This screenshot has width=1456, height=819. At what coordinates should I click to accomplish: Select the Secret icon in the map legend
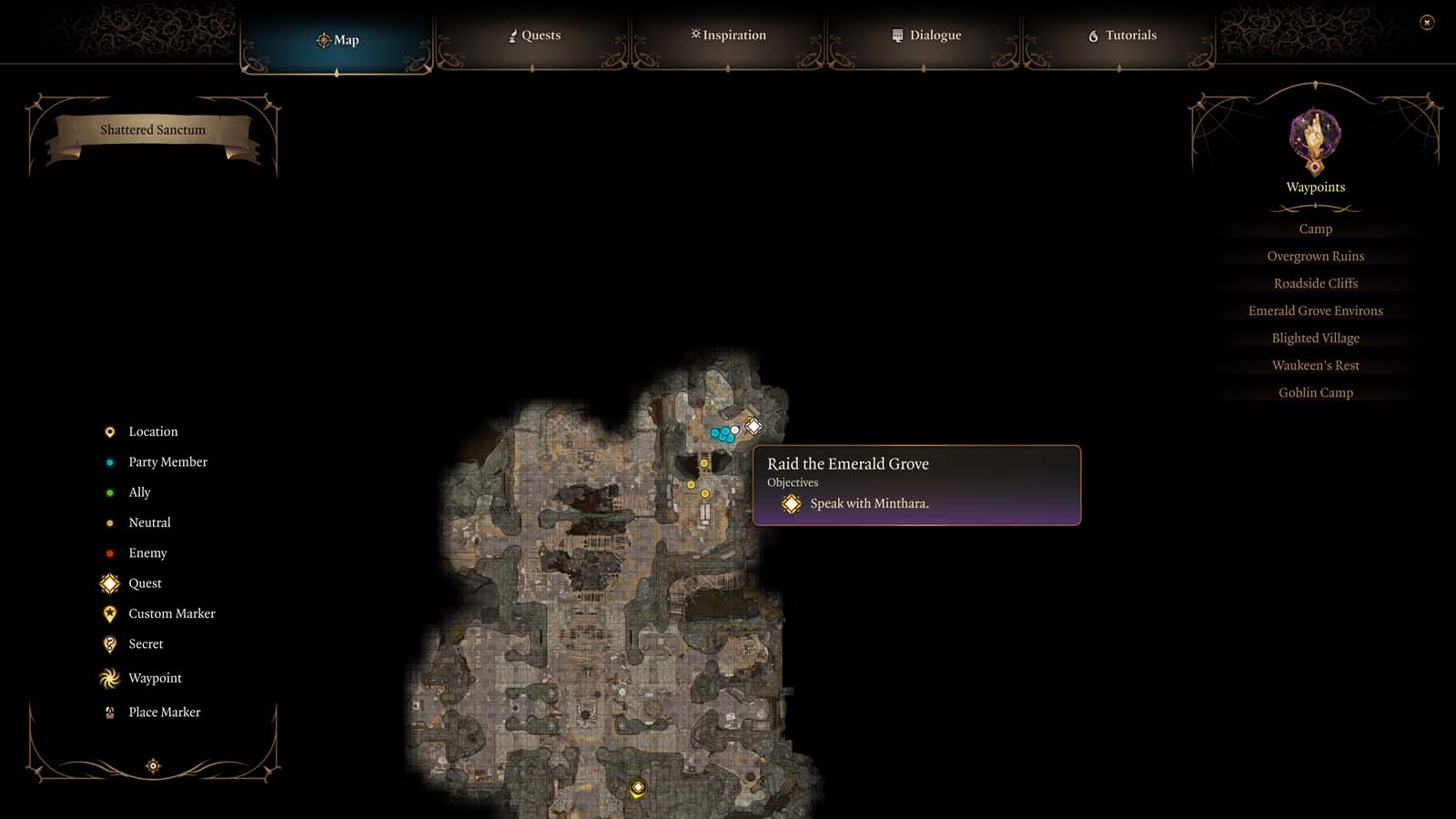click(x=110, y=643)
